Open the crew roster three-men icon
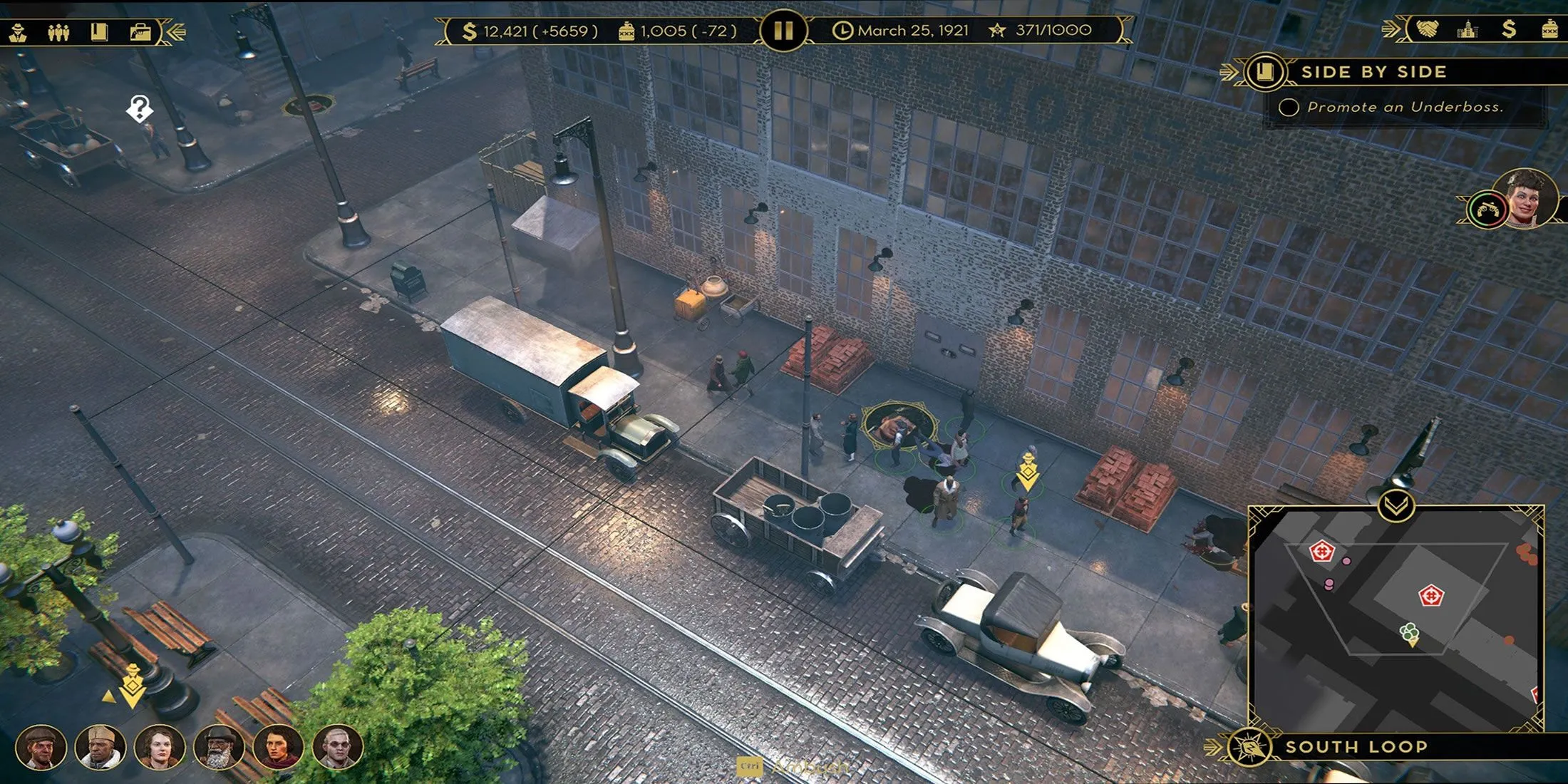1568x784 pixels. point(58,32)
